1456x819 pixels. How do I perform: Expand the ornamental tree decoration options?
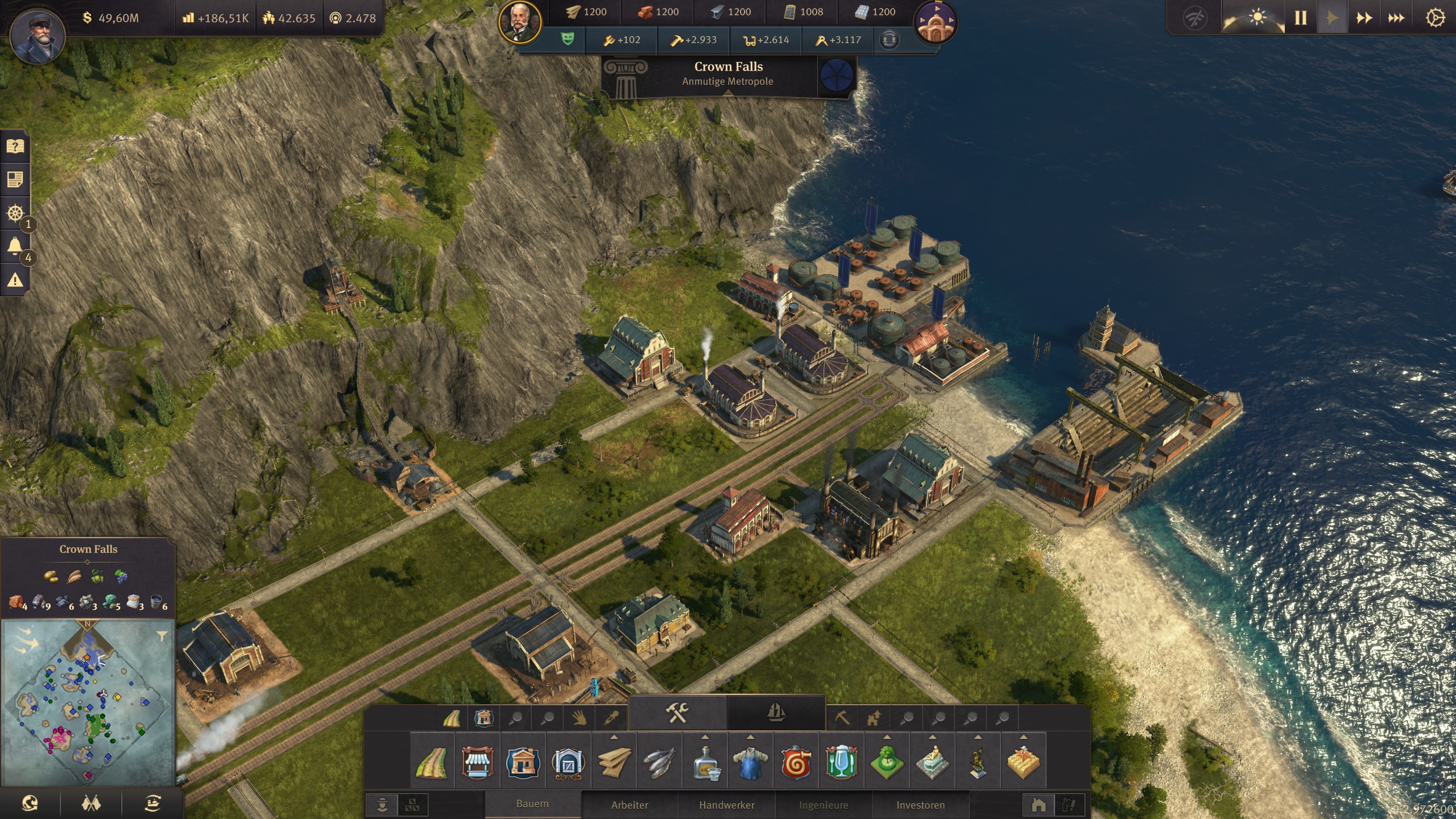[886, 738]
